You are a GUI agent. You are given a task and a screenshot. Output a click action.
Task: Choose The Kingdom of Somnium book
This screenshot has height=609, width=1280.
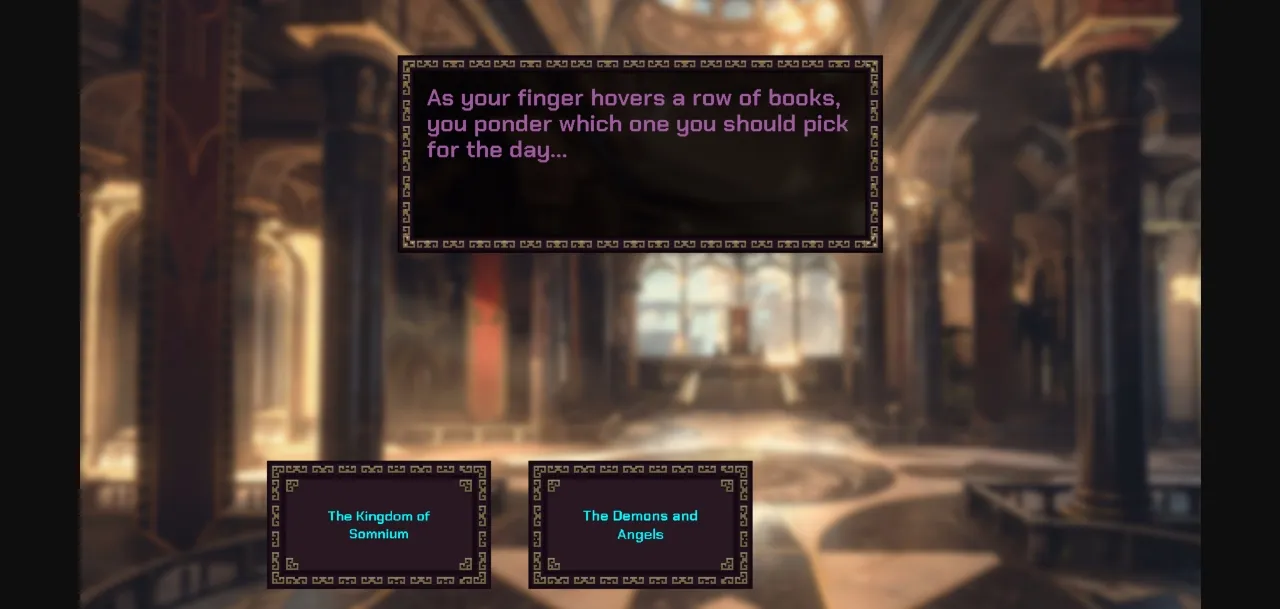pyautogui.click(x=379, y=525)
